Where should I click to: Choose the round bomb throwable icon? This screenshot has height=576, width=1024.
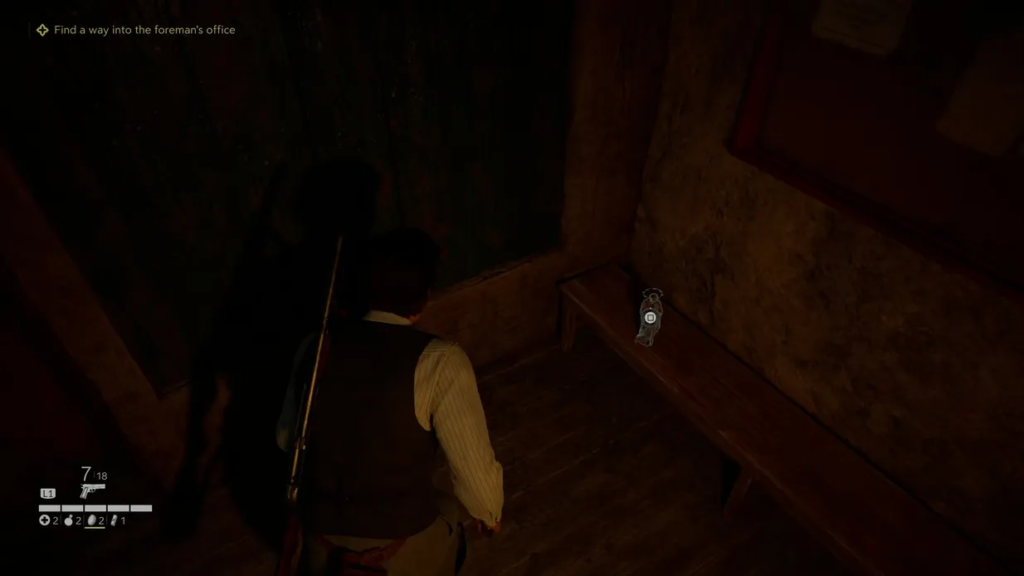[69, 520]
